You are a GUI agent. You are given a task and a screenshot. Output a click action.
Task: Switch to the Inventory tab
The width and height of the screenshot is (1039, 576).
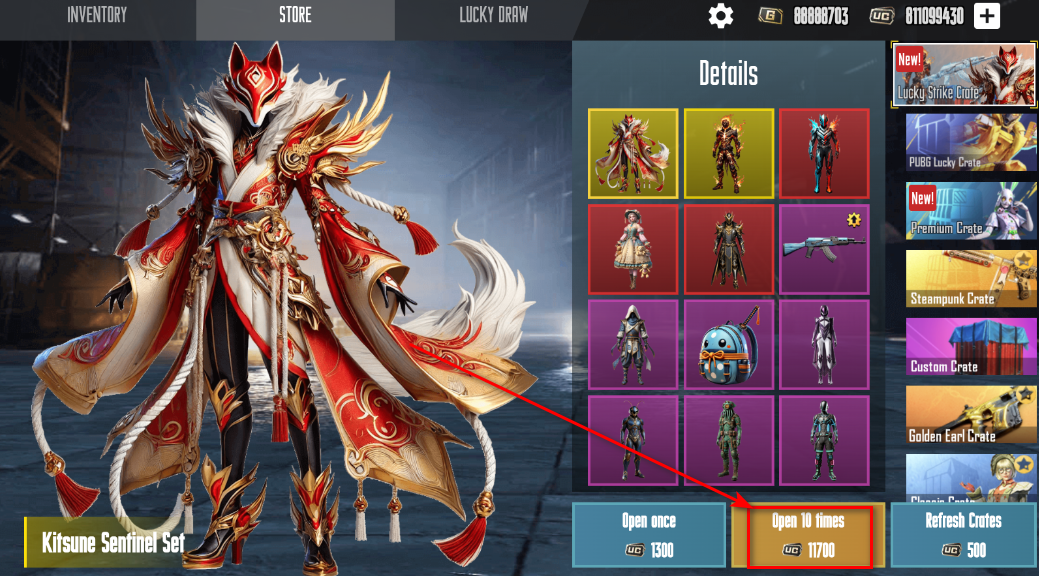point(97,15)
